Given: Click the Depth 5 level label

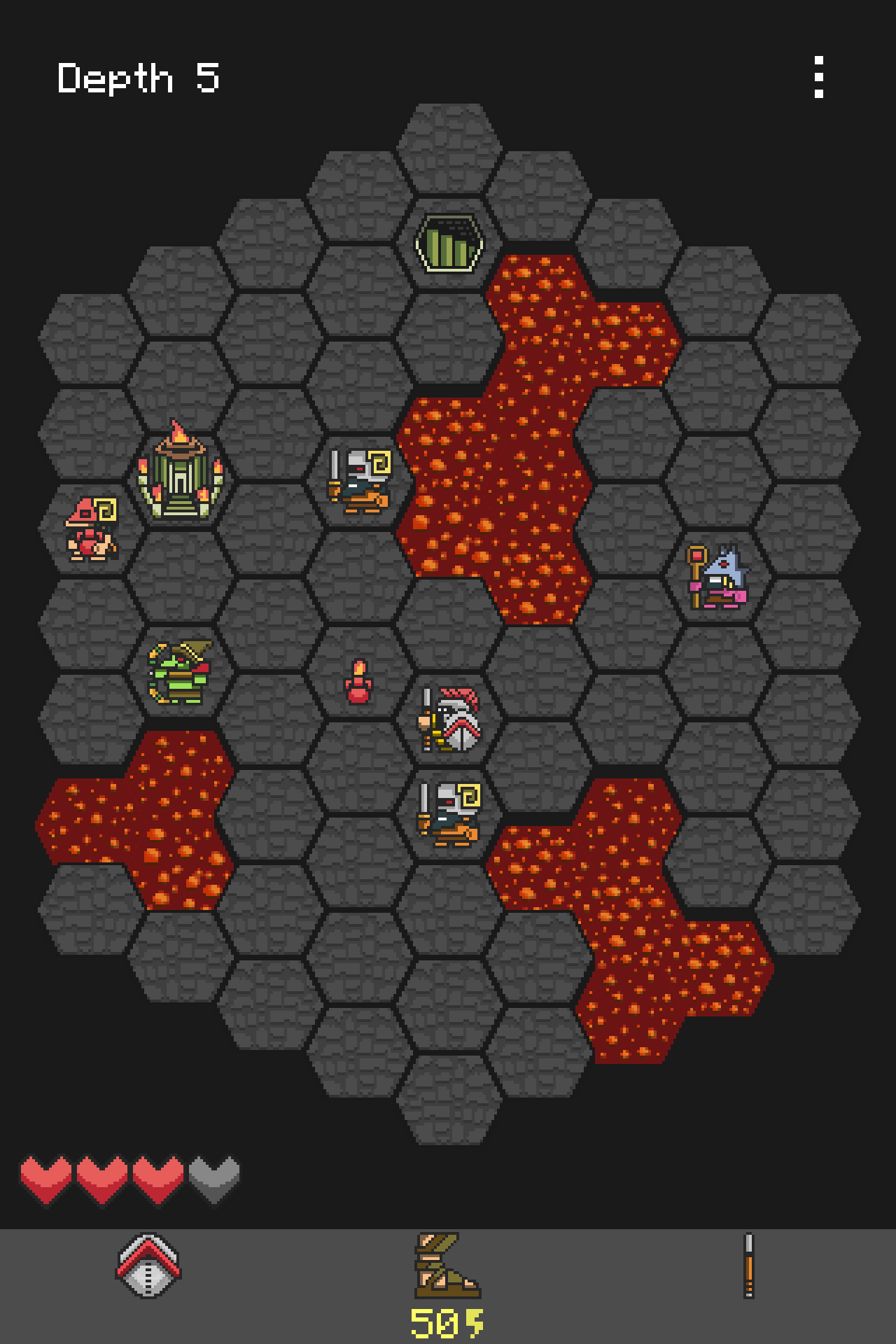Looking at the screenshot, I should pos(137,77).
